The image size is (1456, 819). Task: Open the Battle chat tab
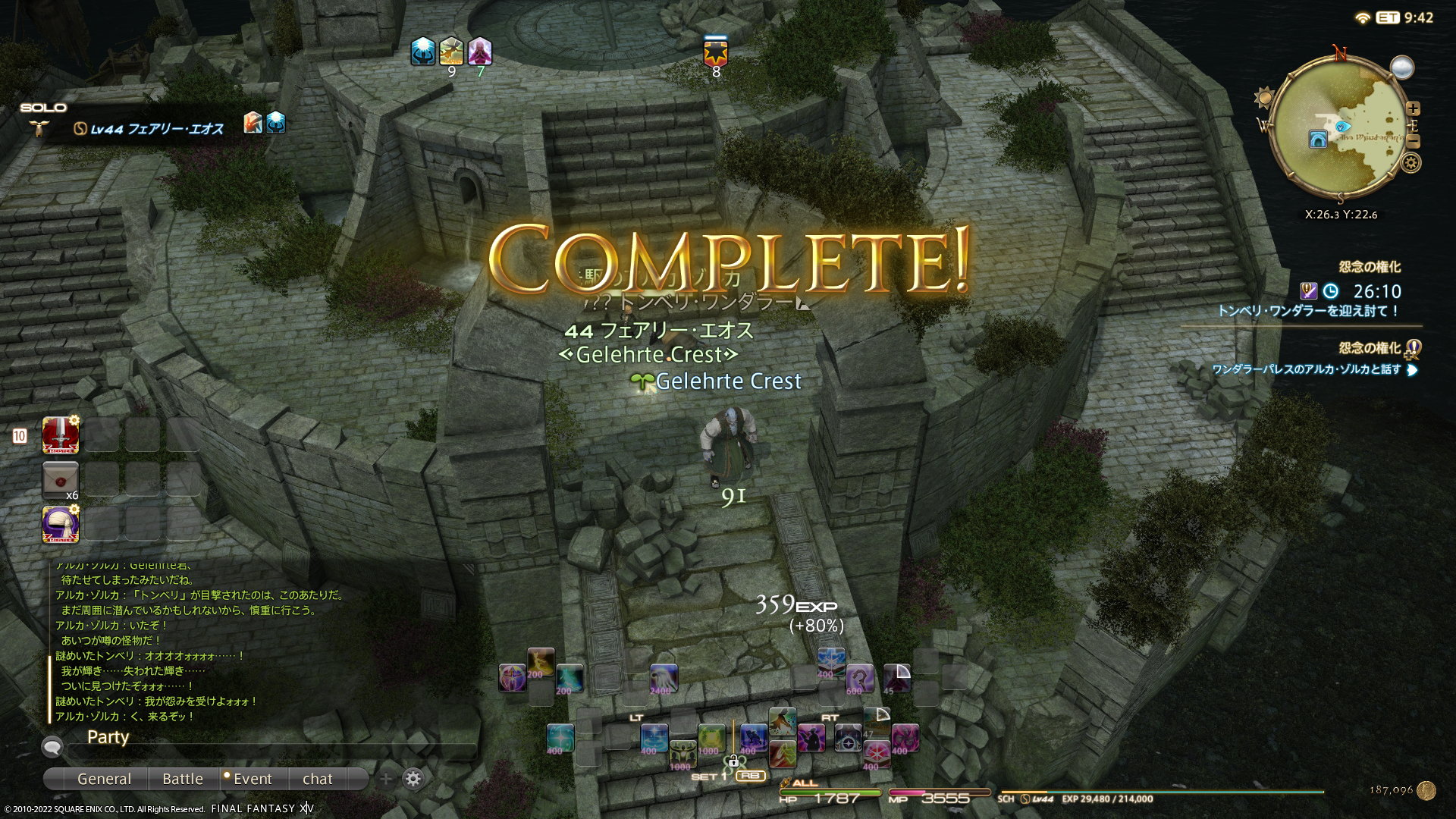coord(182,779)
